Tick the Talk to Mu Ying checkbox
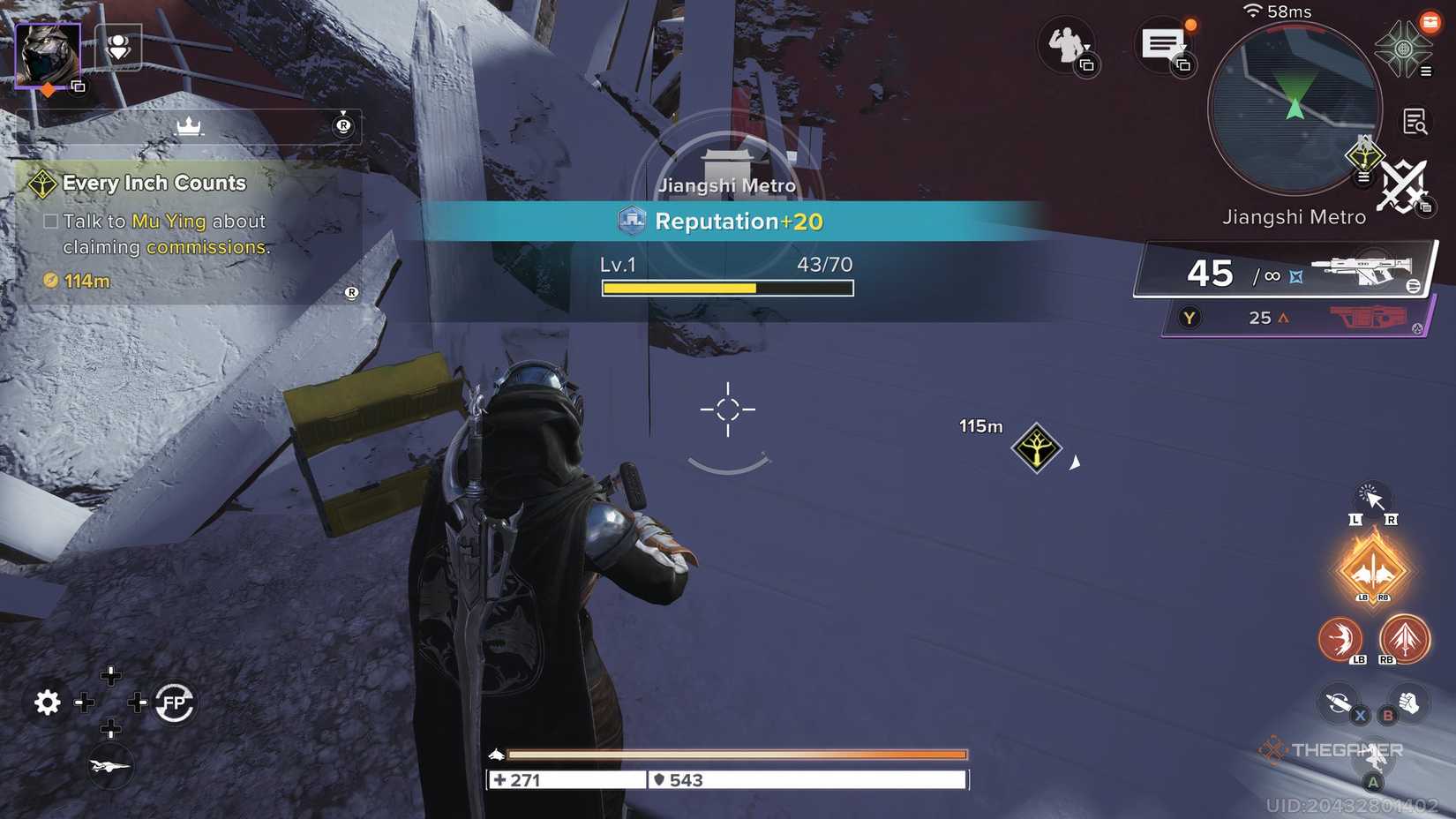 pos(50,221)
